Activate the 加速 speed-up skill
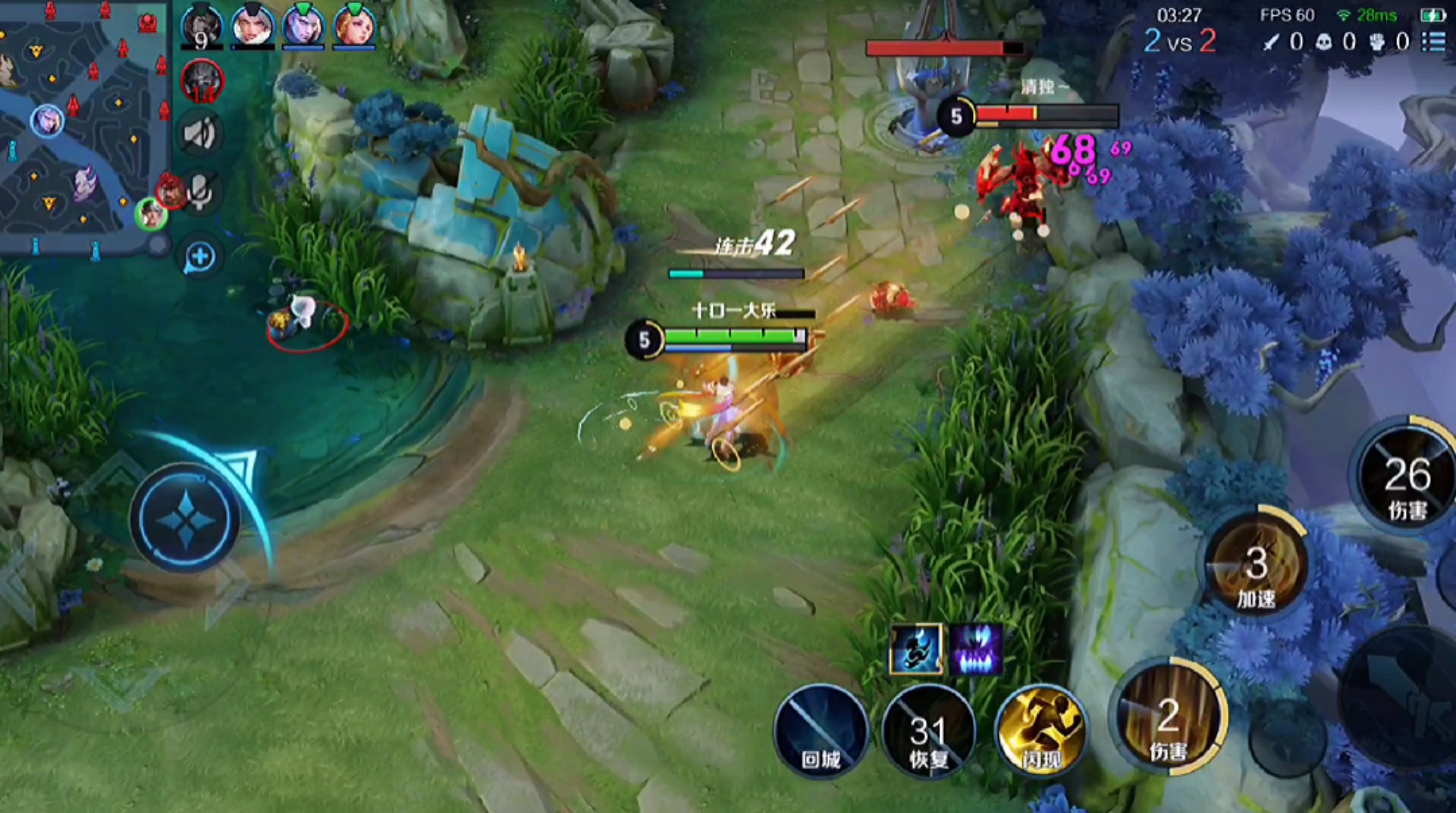Screen dimensions: 1456x813 click(x=1256, y=564)
